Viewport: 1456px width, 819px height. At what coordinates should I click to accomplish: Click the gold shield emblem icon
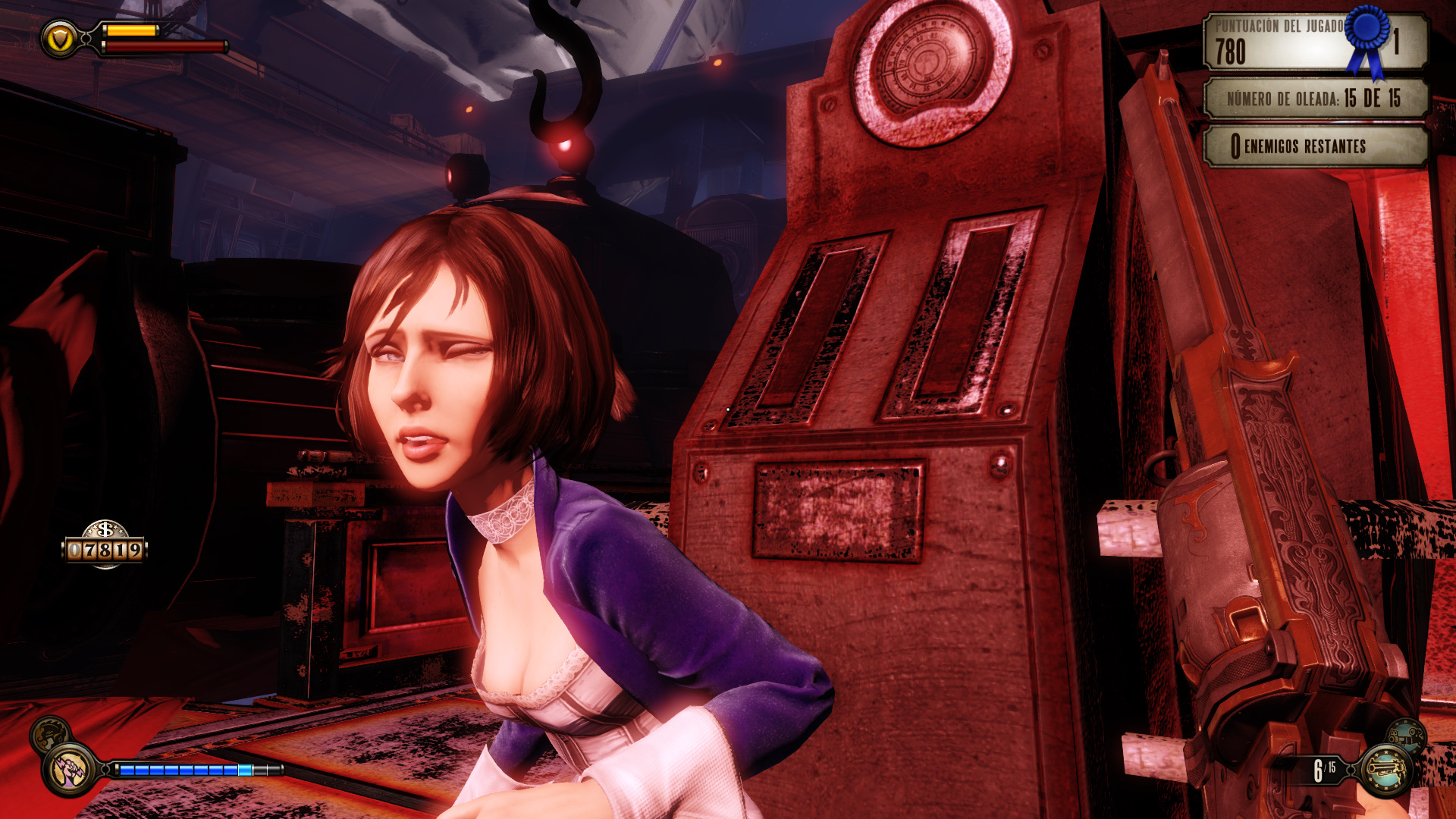point(59,38)
